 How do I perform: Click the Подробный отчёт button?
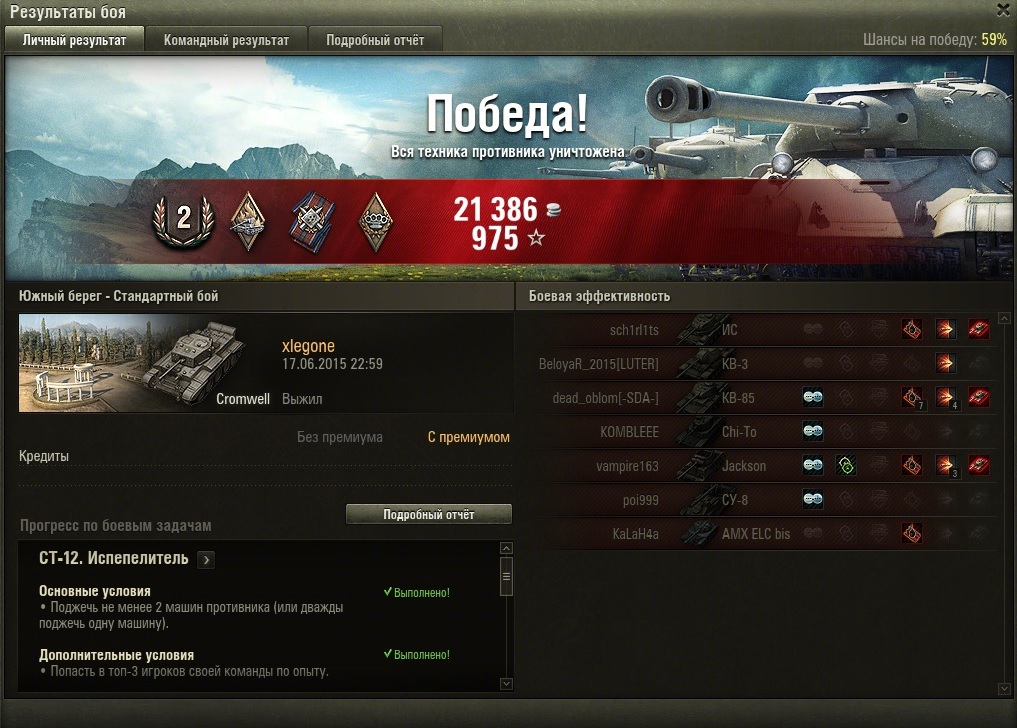coord(428,515)
